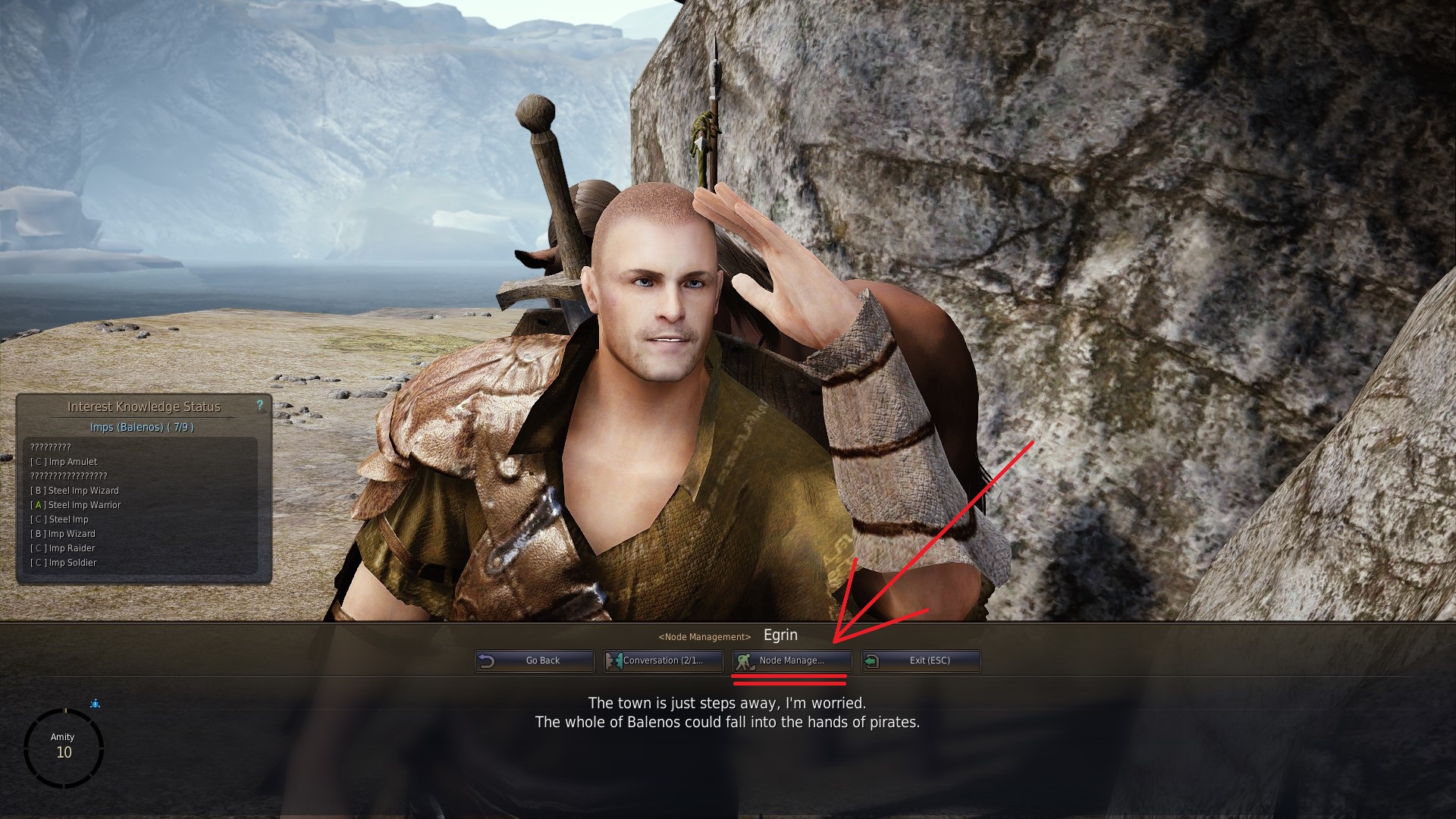
Task: Open Interest Knowledge Status help icon
Action: pos(260,406)
